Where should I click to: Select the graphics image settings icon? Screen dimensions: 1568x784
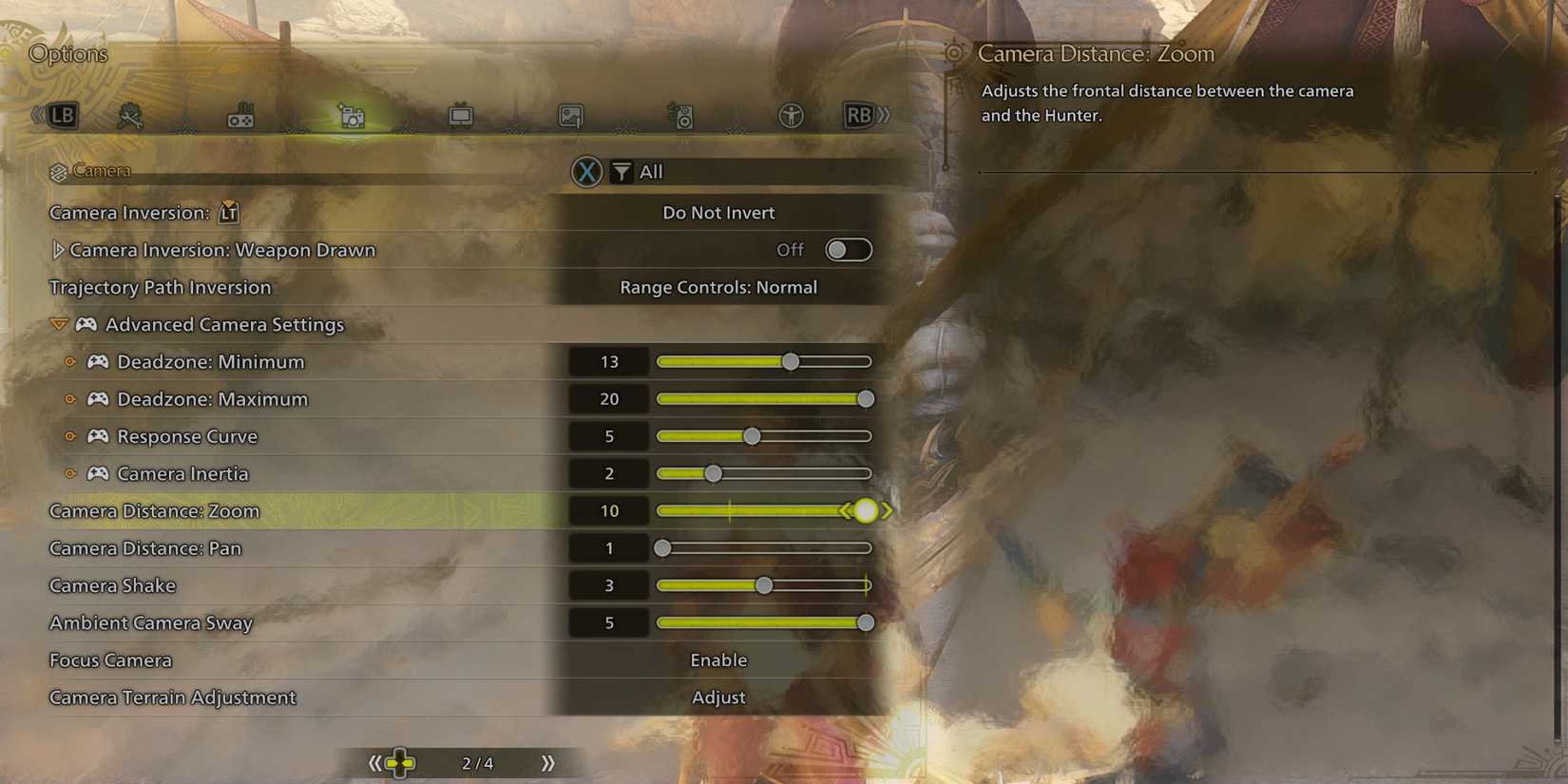[570, 116]
